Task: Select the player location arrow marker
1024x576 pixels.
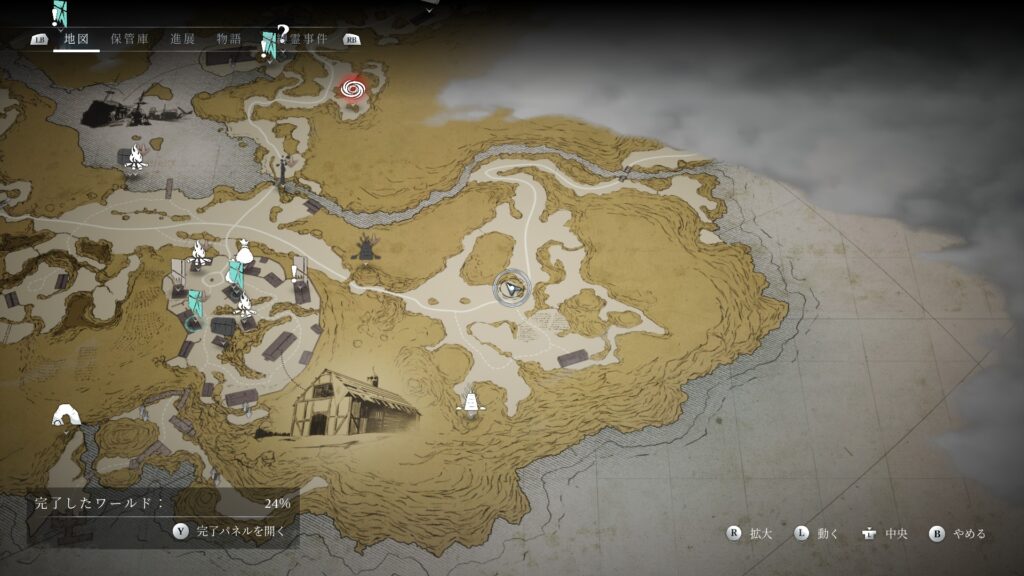Action: pyautogui.click(x=512, y=288)
